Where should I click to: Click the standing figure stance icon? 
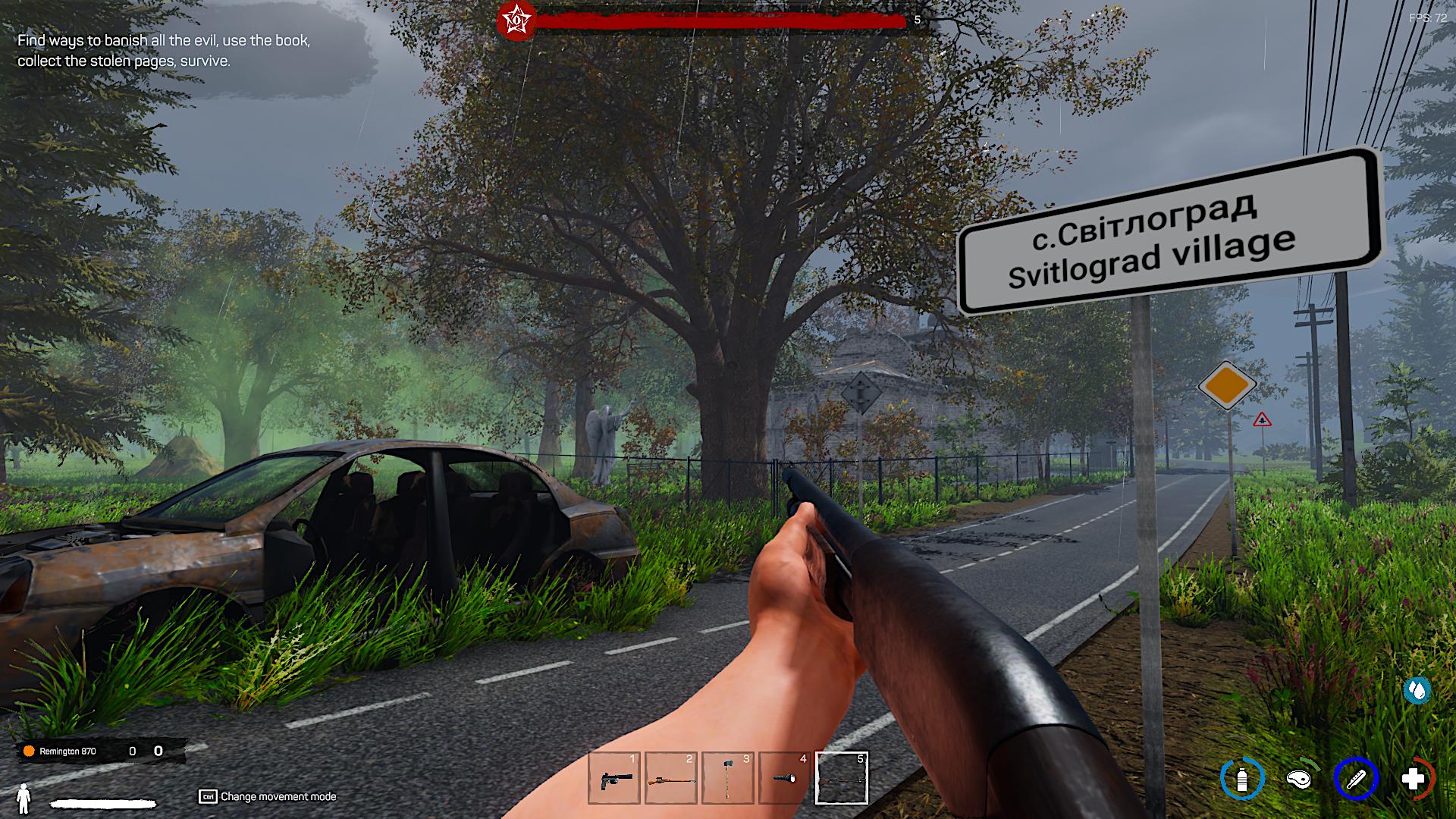pyautogui.click(x=24, y=797)
